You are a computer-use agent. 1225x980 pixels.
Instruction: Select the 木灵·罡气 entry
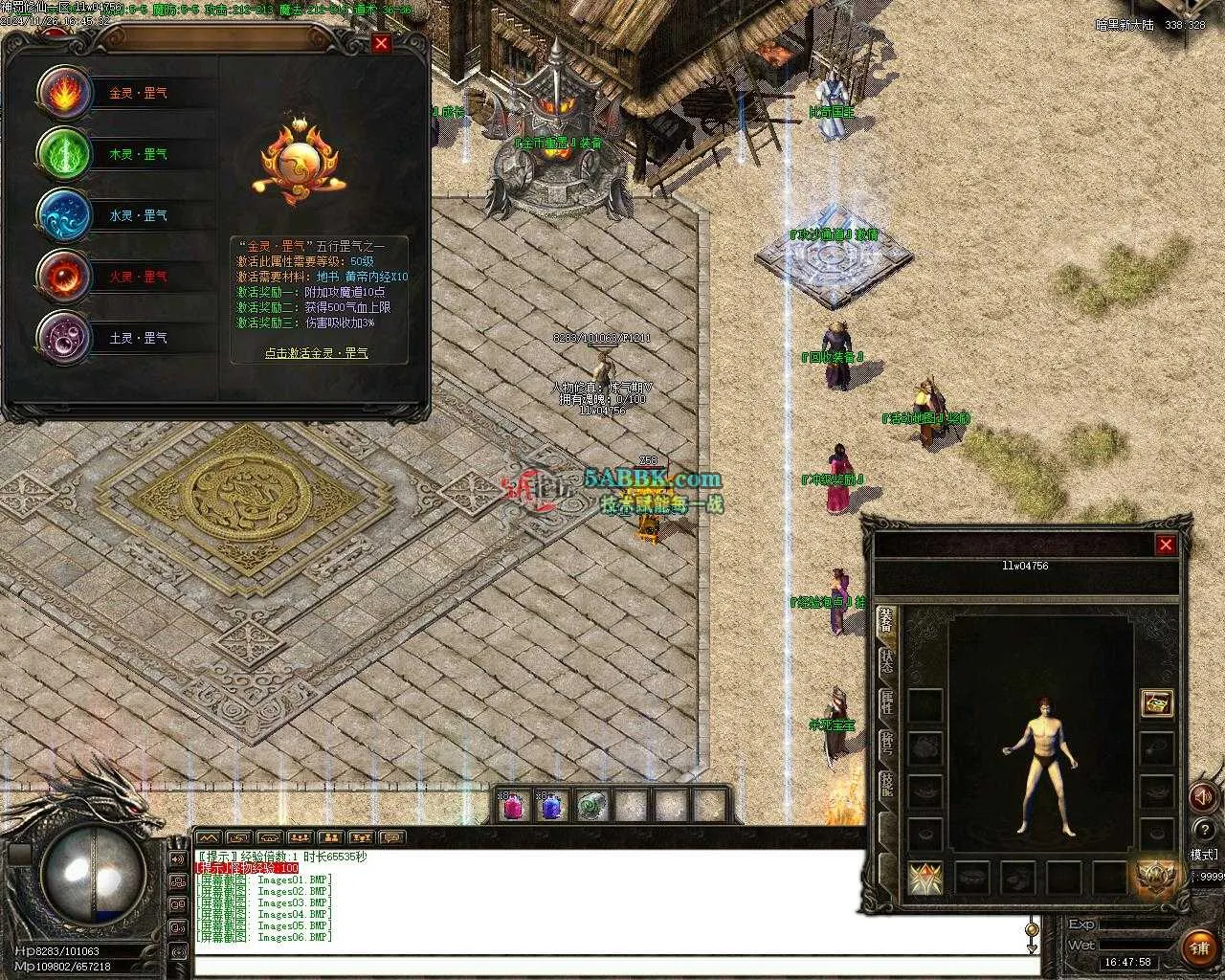click(x=138, y=154)
